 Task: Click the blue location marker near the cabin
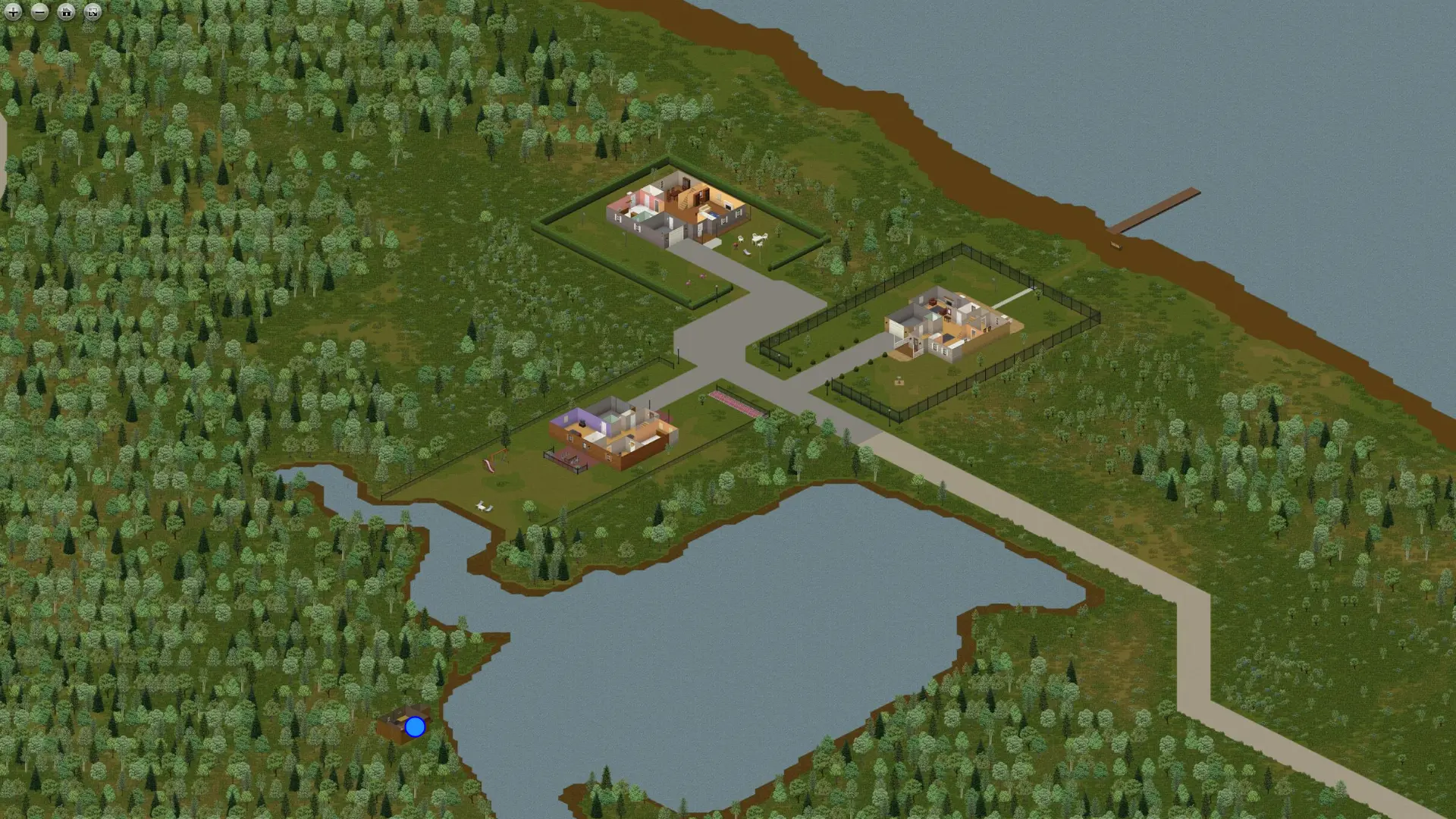pos(414,728)
